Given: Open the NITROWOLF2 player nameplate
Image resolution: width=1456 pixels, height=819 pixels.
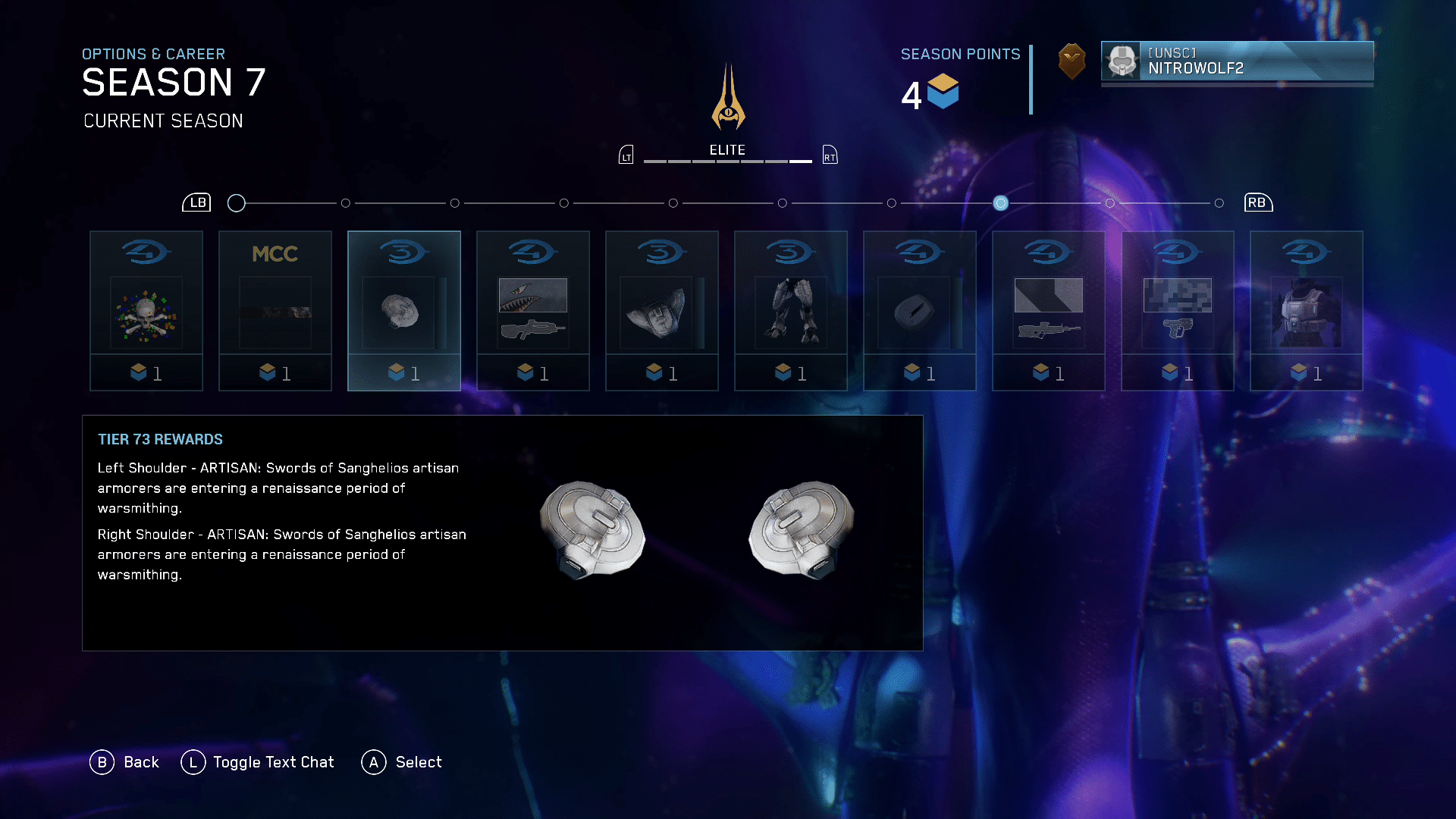Looking at the screenshot, I should 1237,61.
